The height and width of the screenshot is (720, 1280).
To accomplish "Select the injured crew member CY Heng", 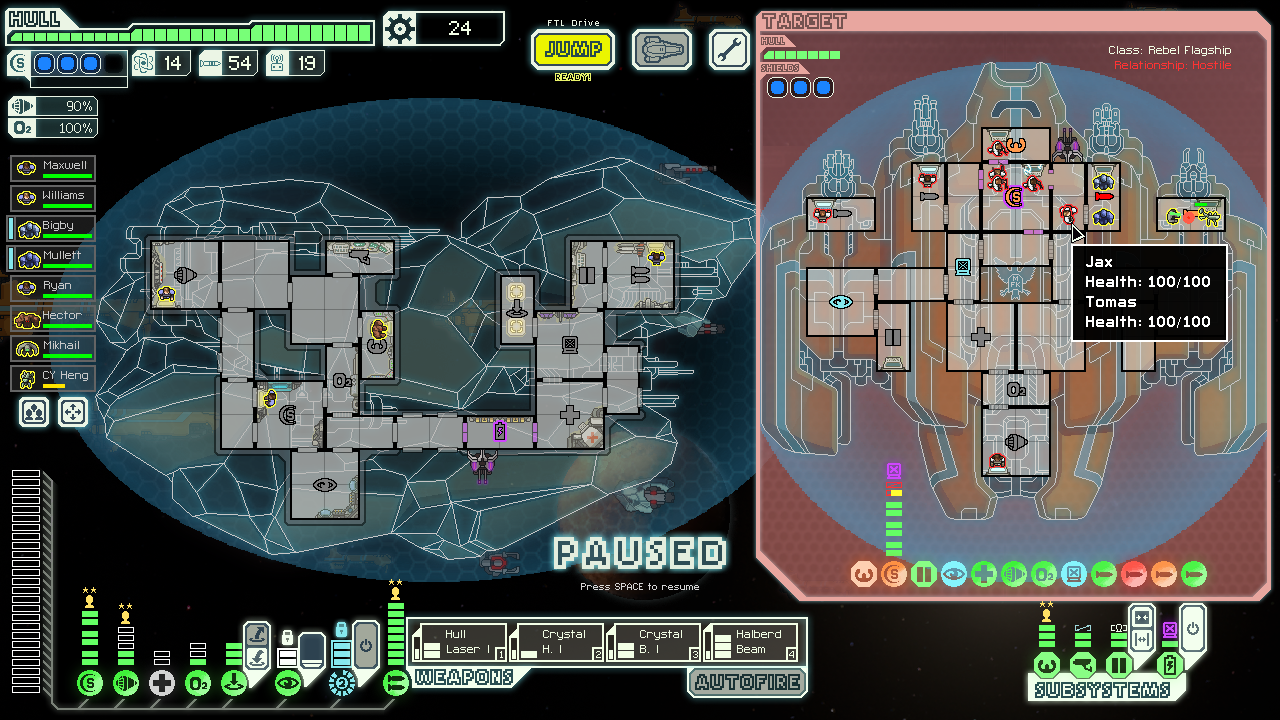I will click(x=53, y=378).
